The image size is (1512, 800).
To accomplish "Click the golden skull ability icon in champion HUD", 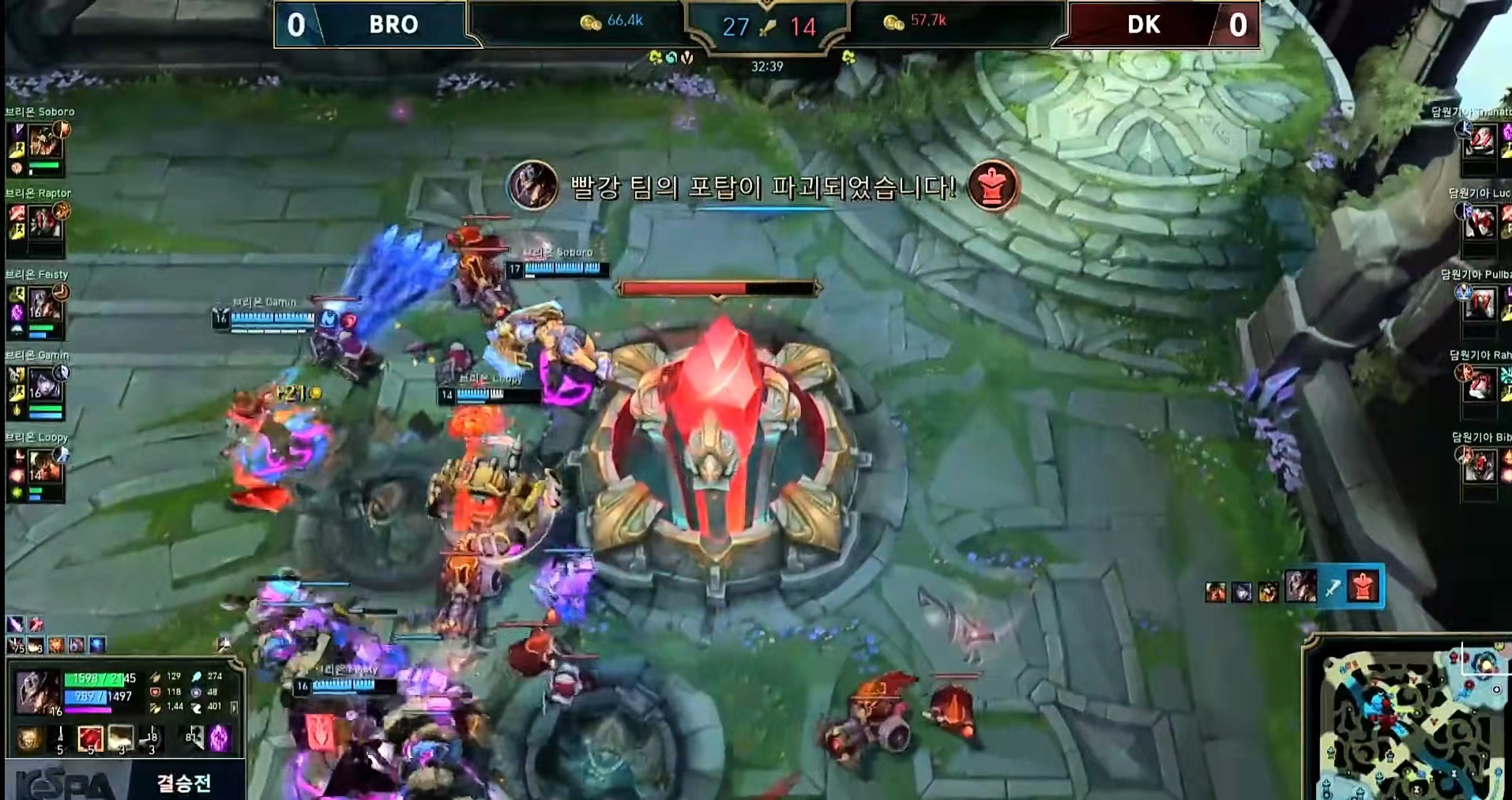I will coord(29,738).
